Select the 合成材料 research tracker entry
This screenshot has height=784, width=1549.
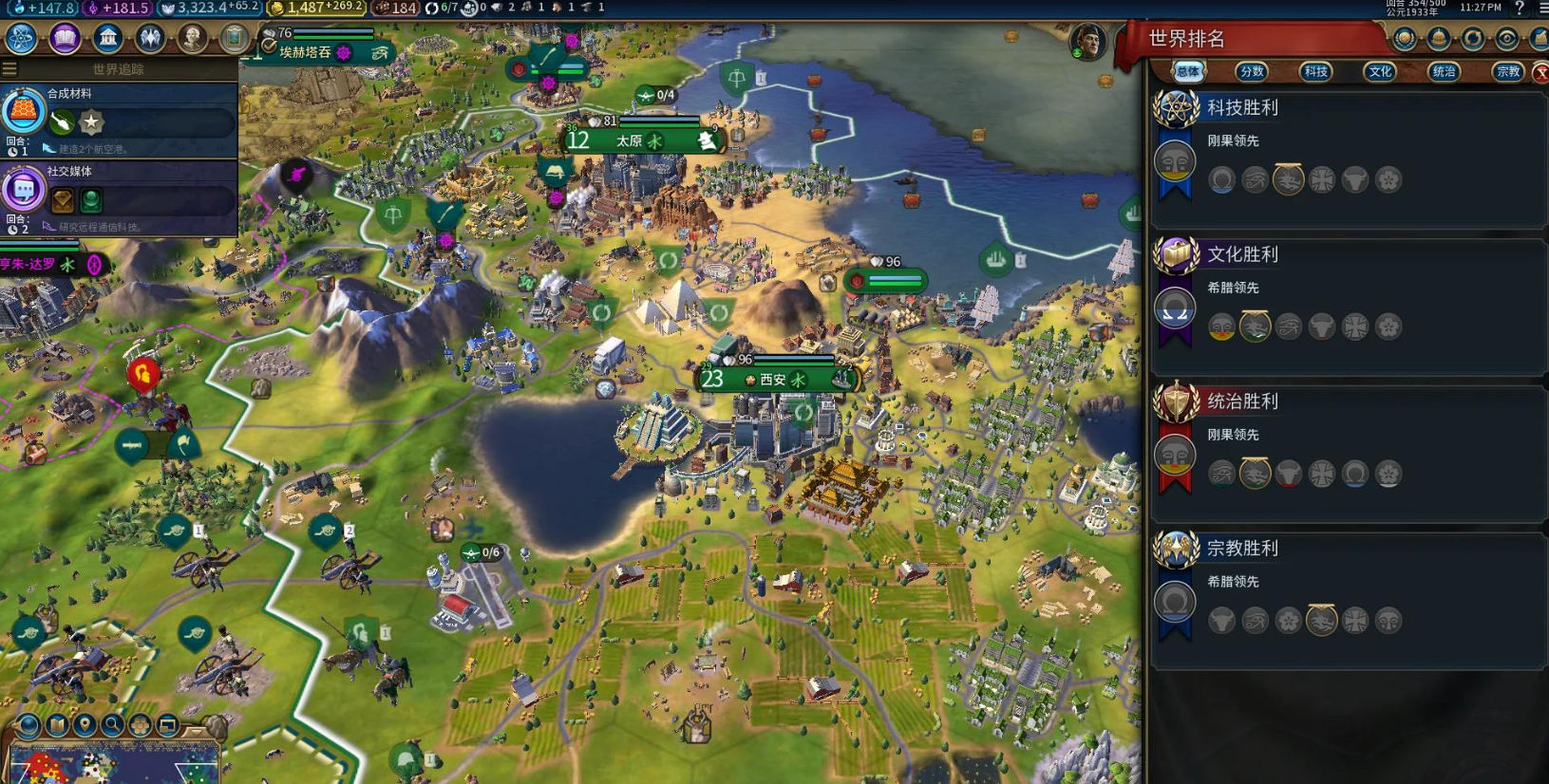click(x=119, y=120)
